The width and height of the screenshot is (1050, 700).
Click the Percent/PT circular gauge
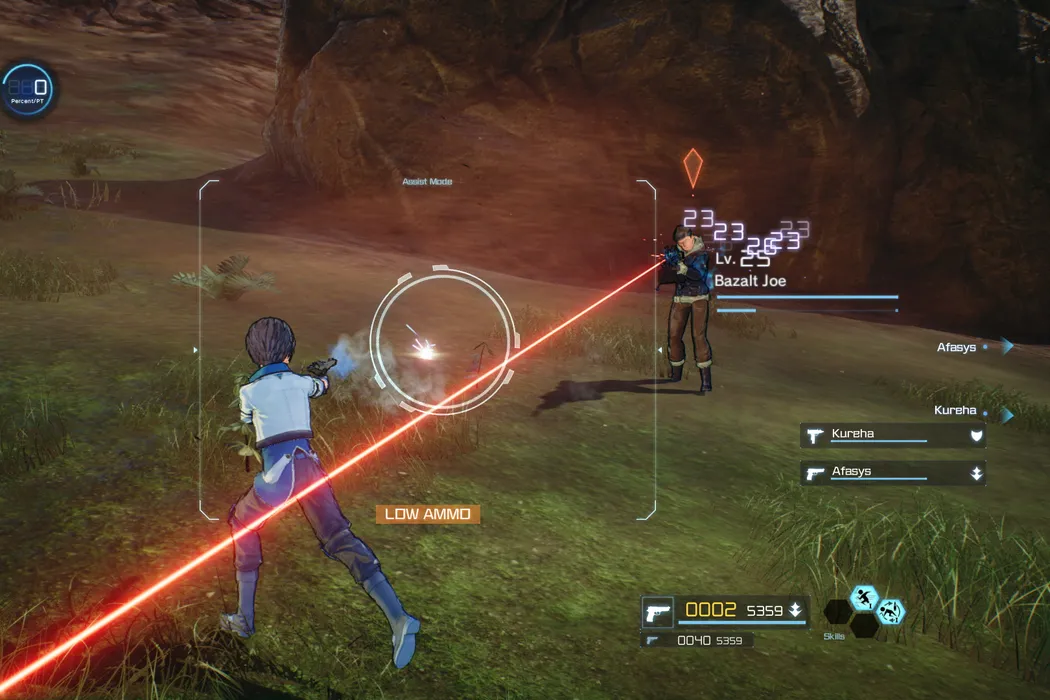(x=26, y=90)
